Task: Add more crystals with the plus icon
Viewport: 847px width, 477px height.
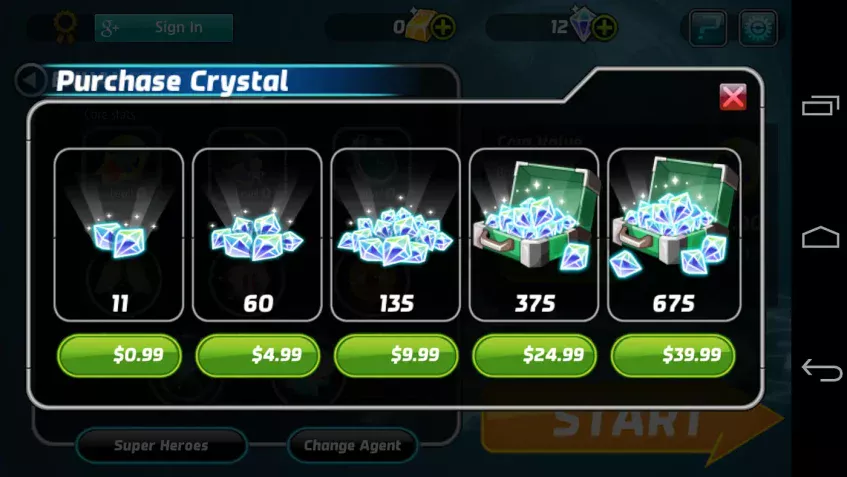Action: click(x=604, y=28)
